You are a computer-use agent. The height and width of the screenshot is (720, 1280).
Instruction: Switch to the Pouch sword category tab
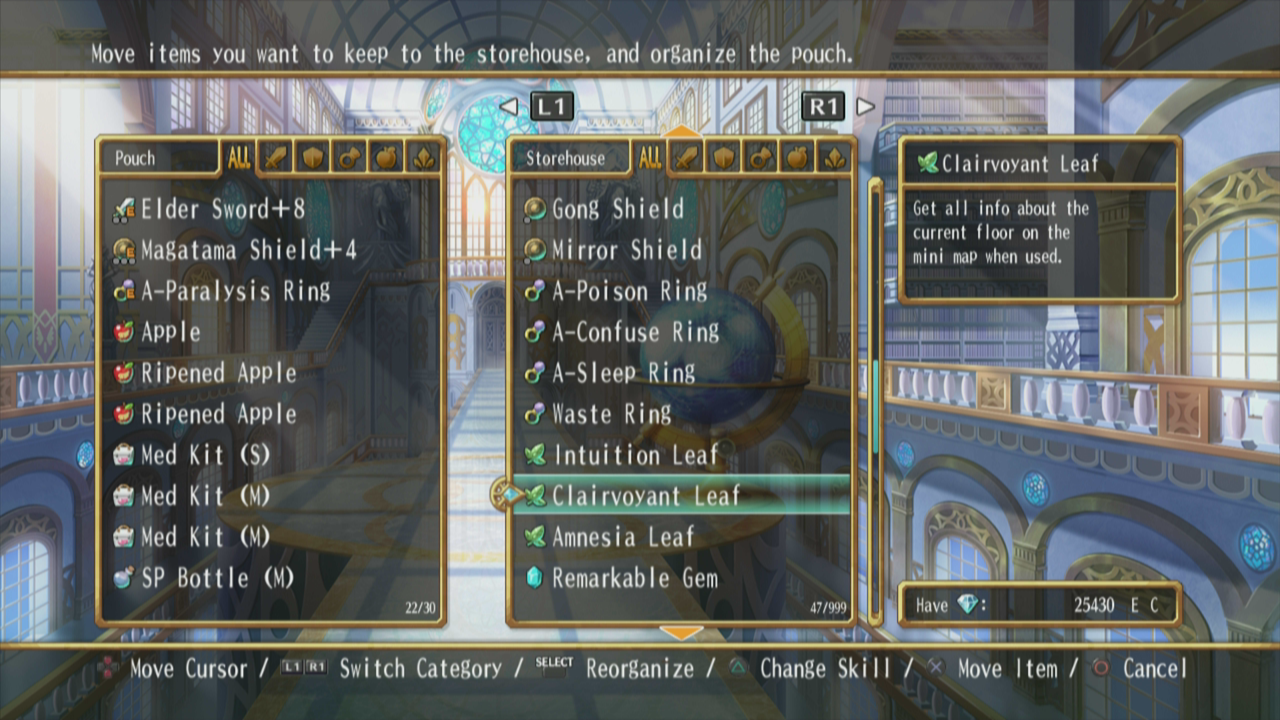pos(275,158)
